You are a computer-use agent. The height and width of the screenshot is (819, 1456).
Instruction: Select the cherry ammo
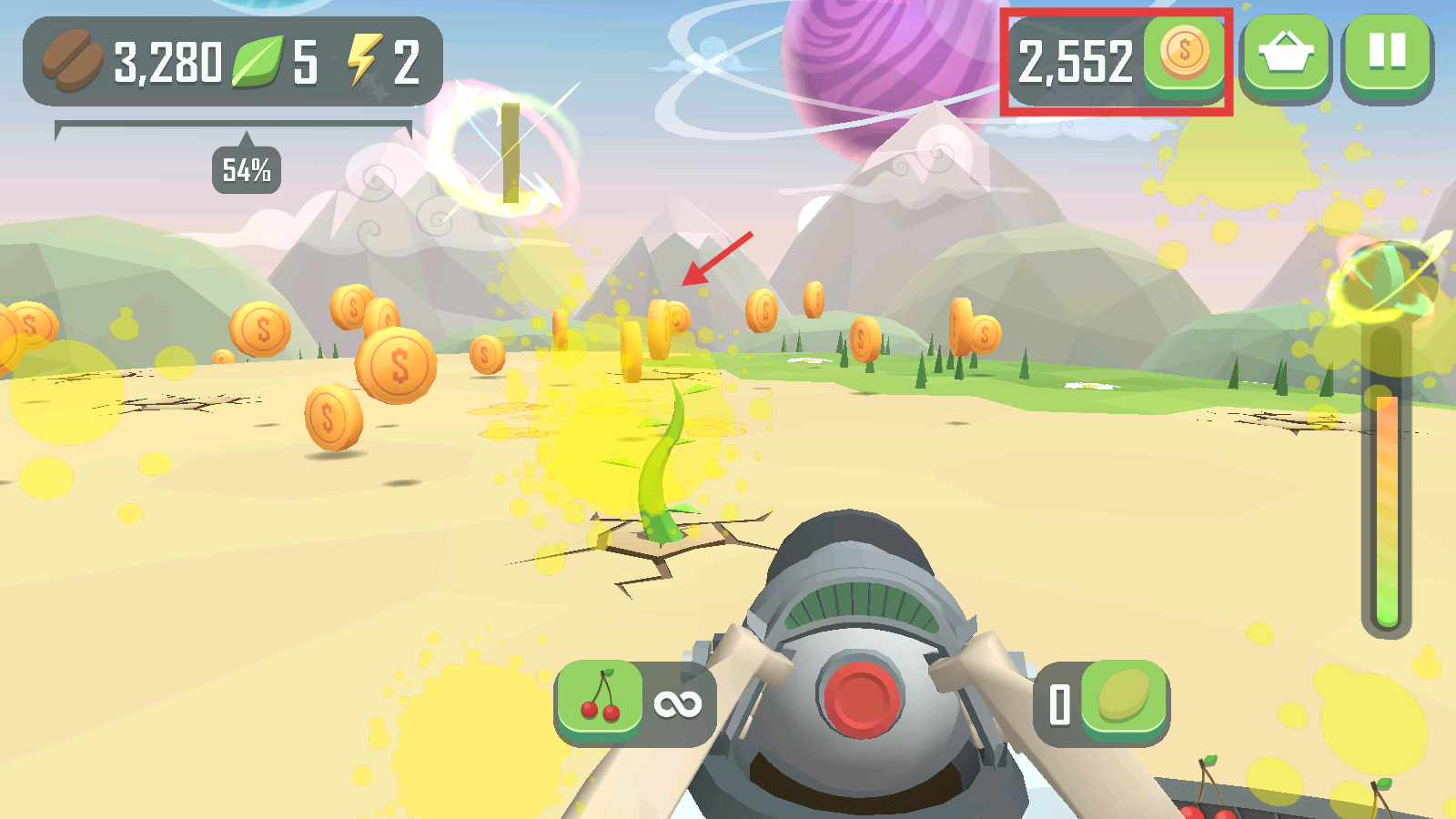(601, 699)
